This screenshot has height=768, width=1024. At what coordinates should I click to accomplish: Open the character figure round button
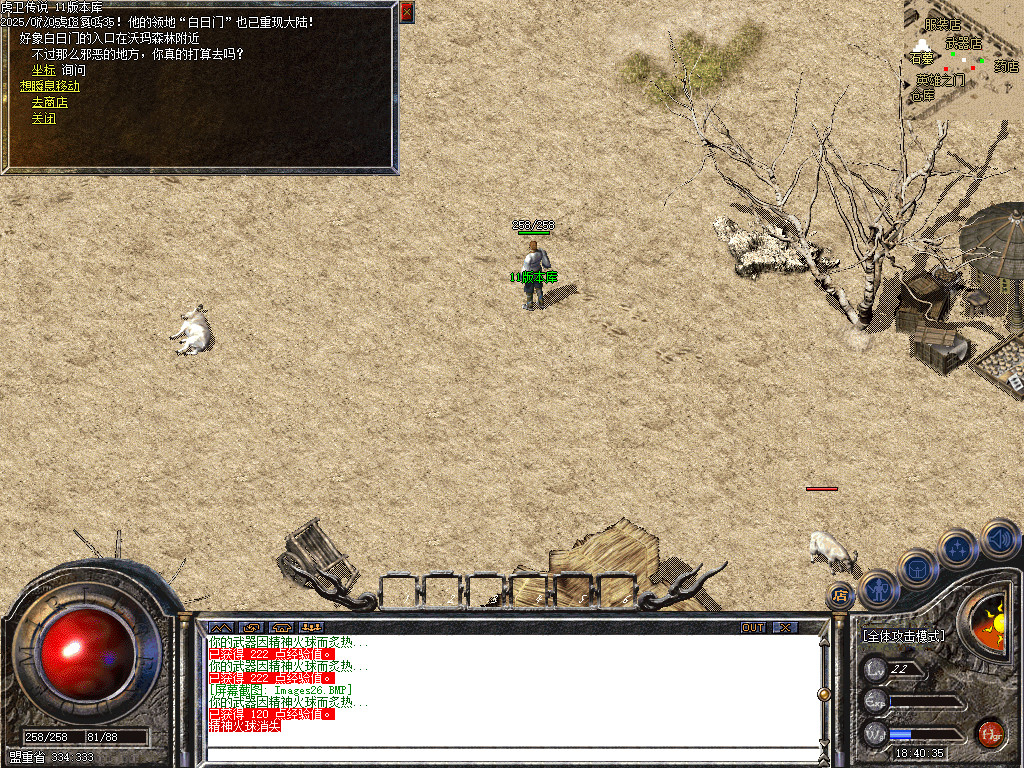pos(878,589)
